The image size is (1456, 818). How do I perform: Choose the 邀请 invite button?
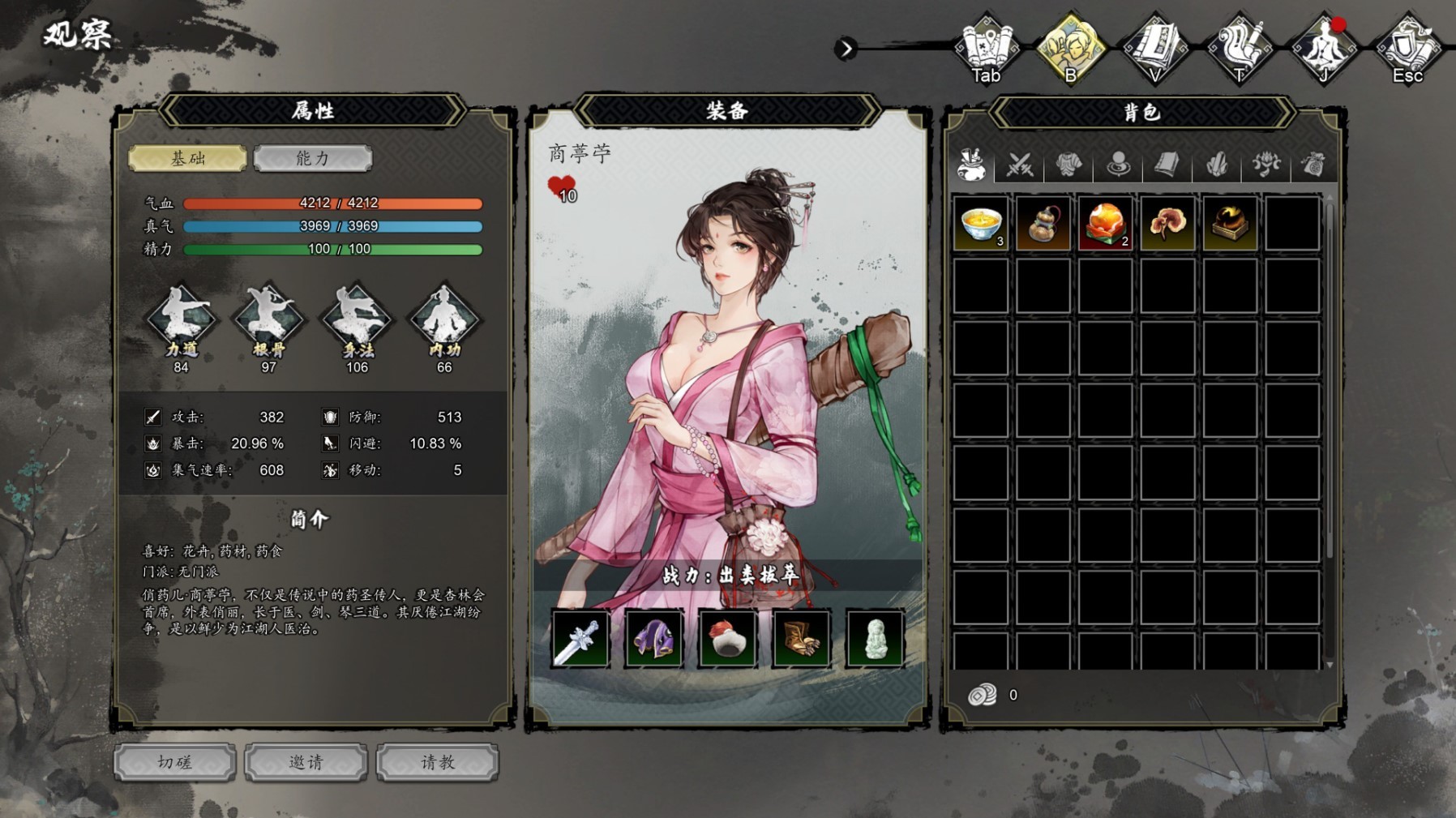[x=306, y=762]
